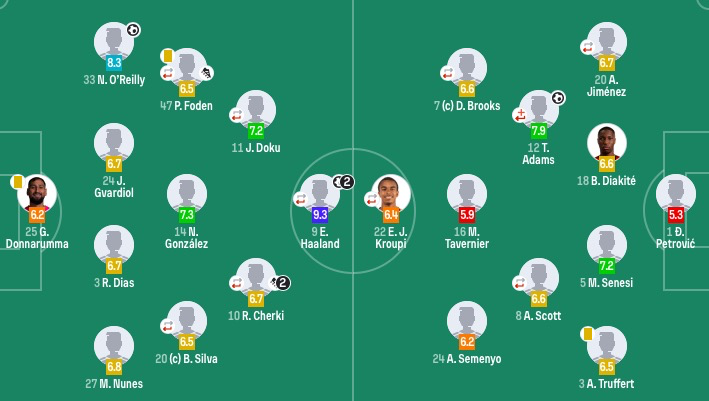Click captain D. Brooks's avatar
Viewport: 709px width, 401px height.
coord(467,68)
